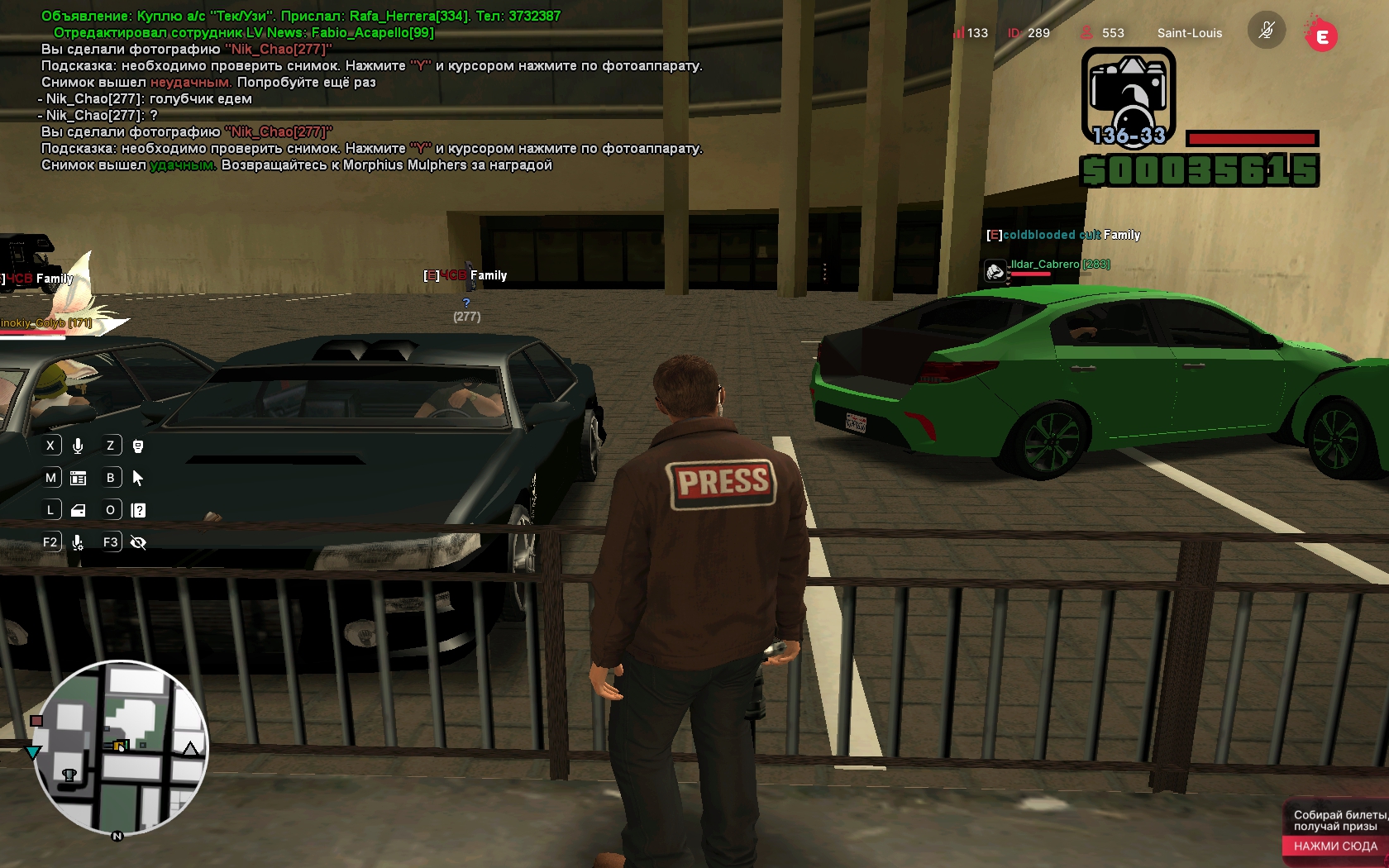
Task: Click the car door lock icon
Action: (x=79, y=510)
